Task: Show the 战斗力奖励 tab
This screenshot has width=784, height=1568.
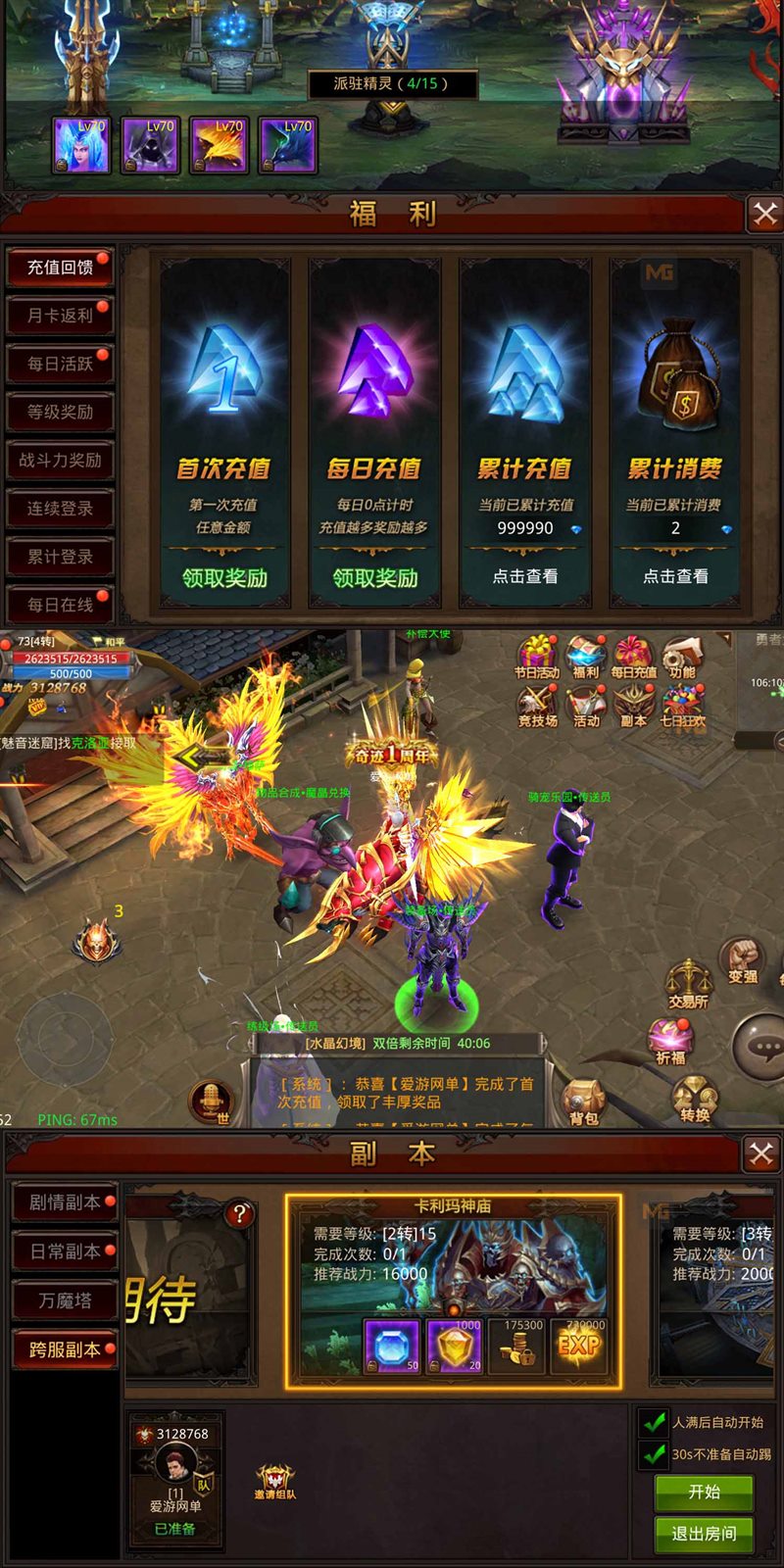Action: [60, 460]
